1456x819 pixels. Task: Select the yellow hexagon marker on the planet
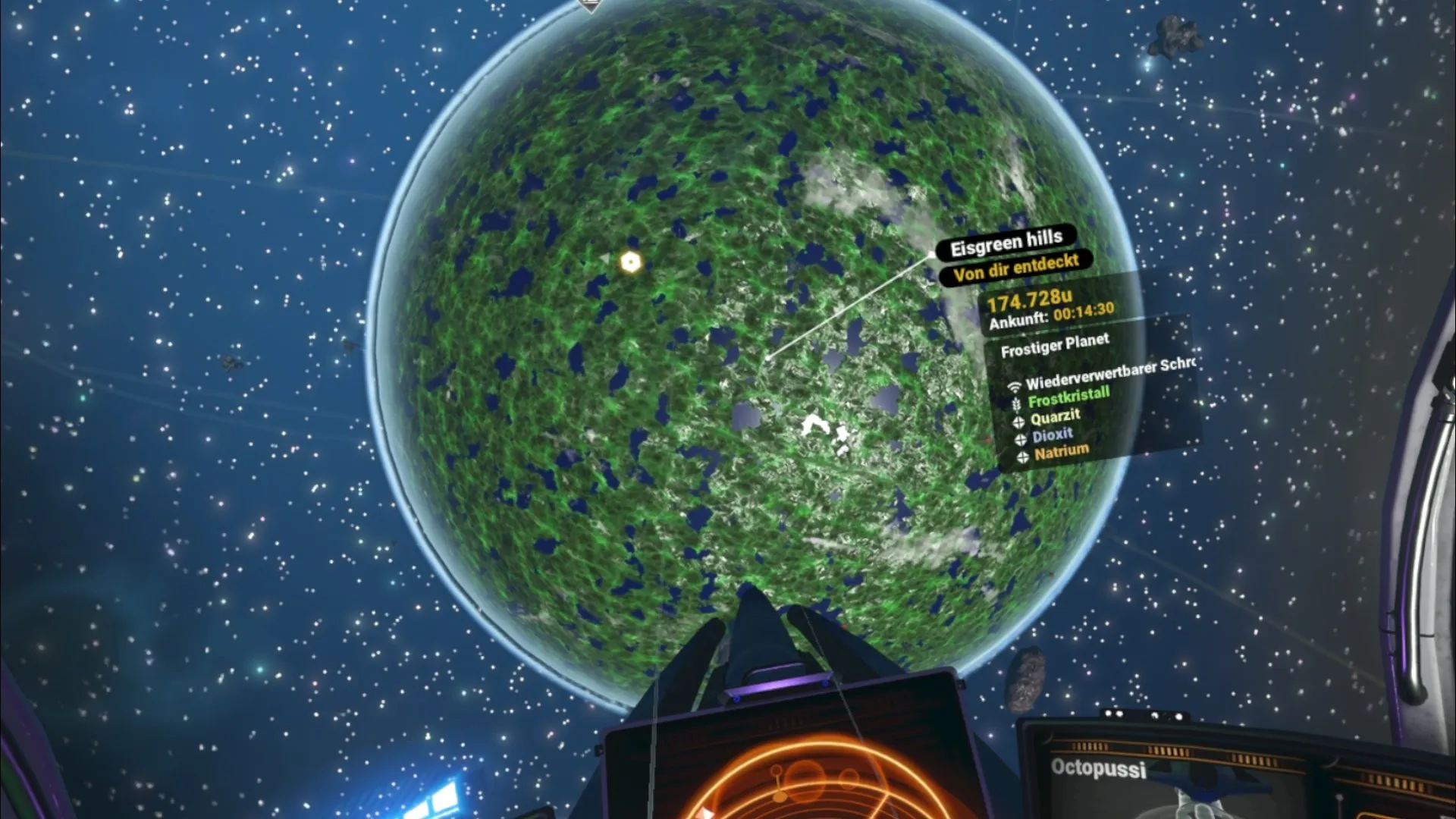click(x=630, y=262)
